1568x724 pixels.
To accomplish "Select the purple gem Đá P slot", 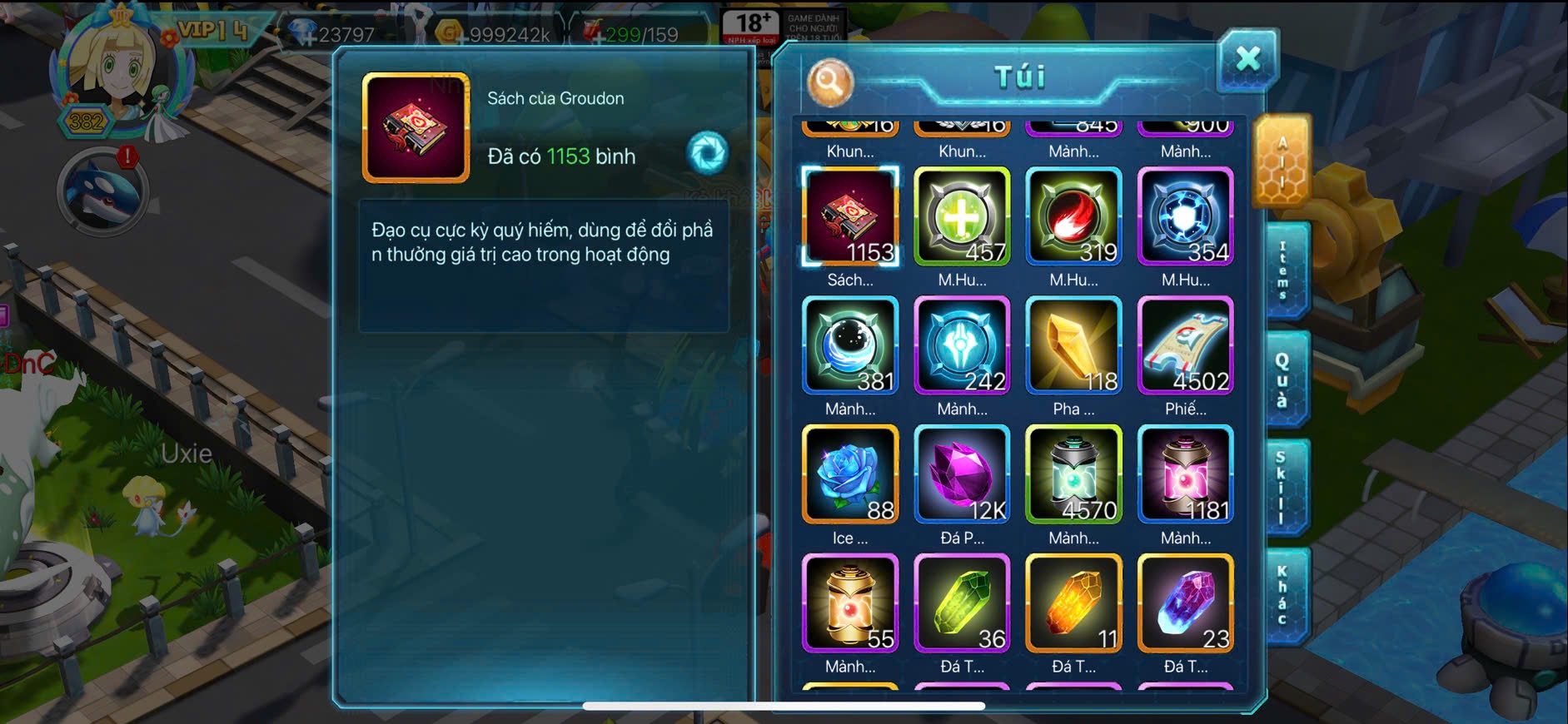I will pos(962,474).
